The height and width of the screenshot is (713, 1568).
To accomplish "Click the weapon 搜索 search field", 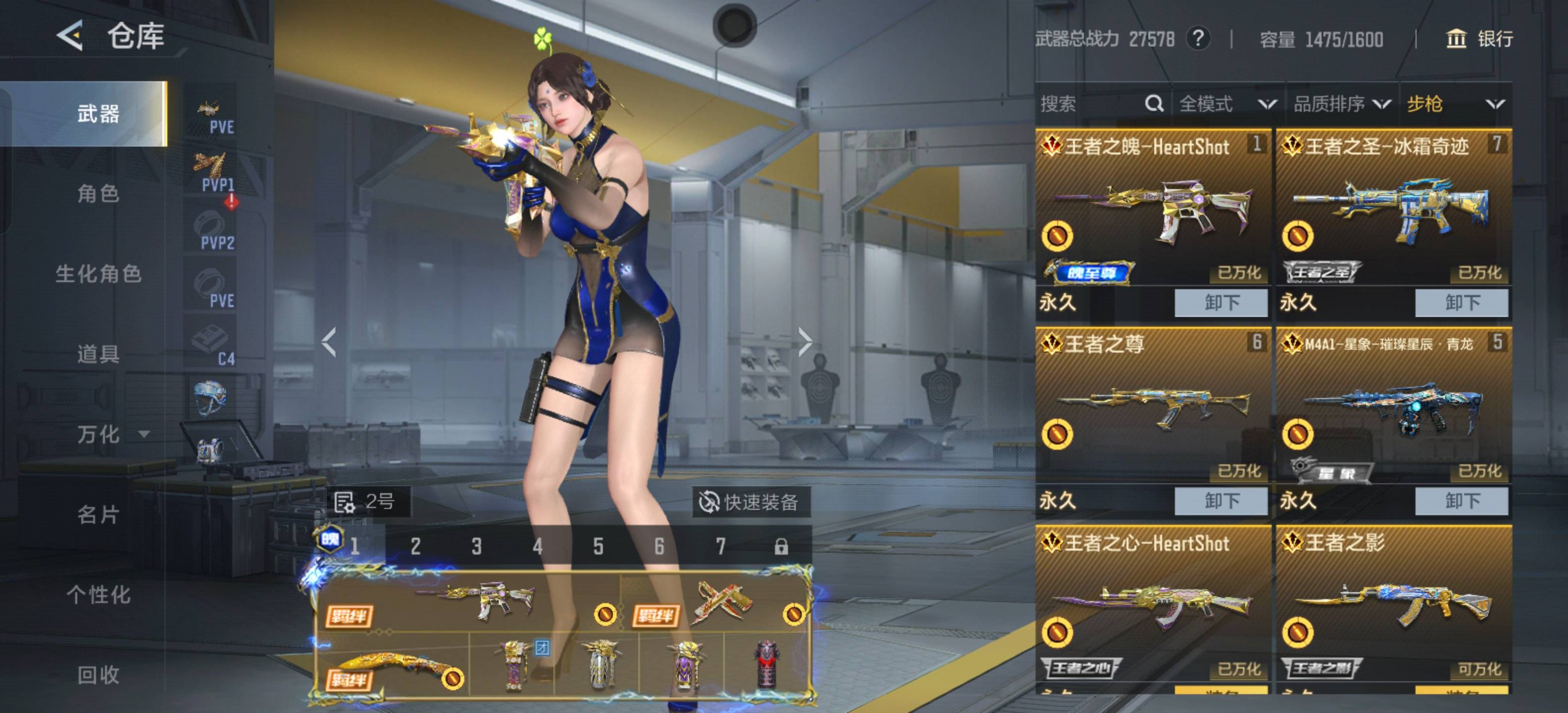I will [1089, 104].
